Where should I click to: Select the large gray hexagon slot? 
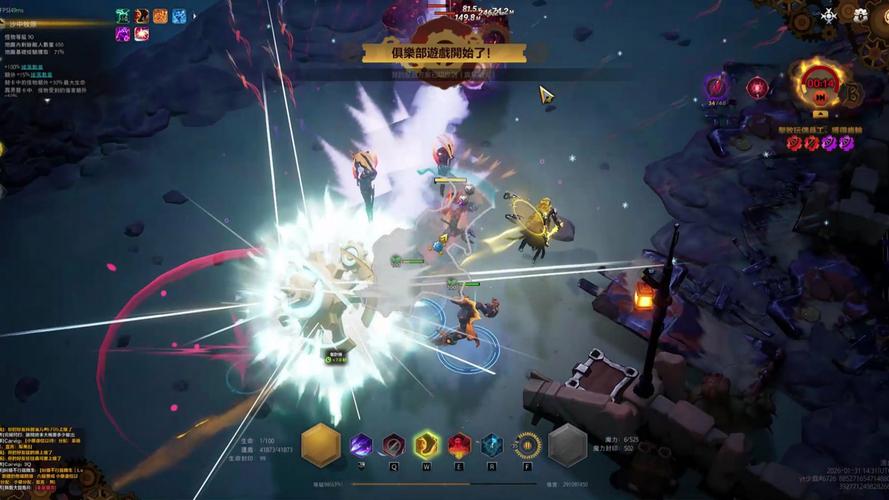click(x=567, y=445)
